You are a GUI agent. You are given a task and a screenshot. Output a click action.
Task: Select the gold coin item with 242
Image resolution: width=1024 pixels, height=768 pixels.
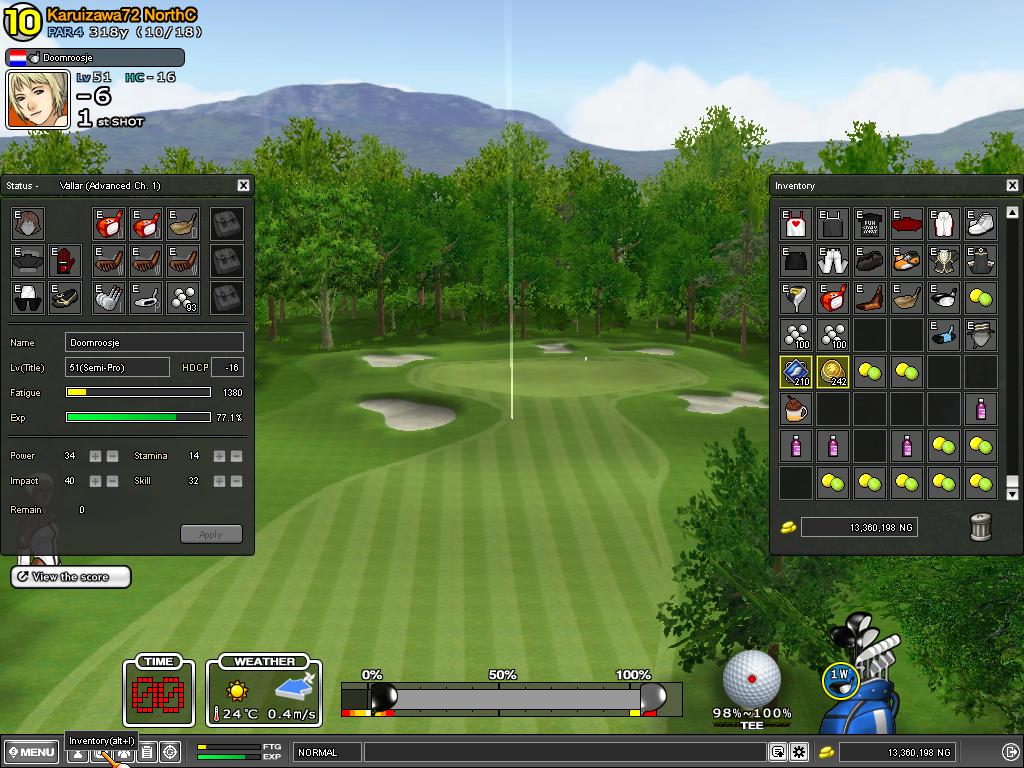click(833, 372)
